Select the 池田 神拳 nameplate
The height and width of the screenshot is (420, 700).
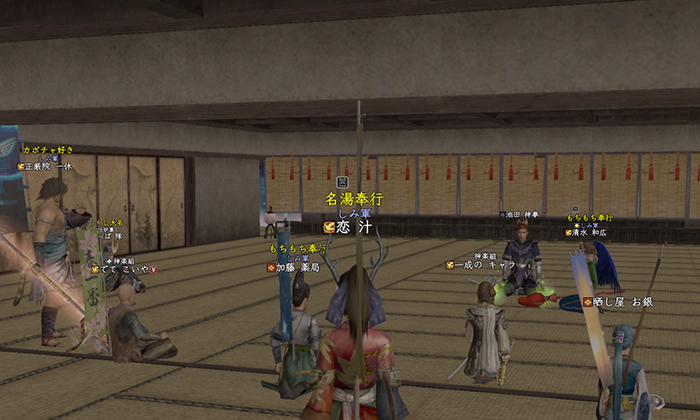coord(520,215)
